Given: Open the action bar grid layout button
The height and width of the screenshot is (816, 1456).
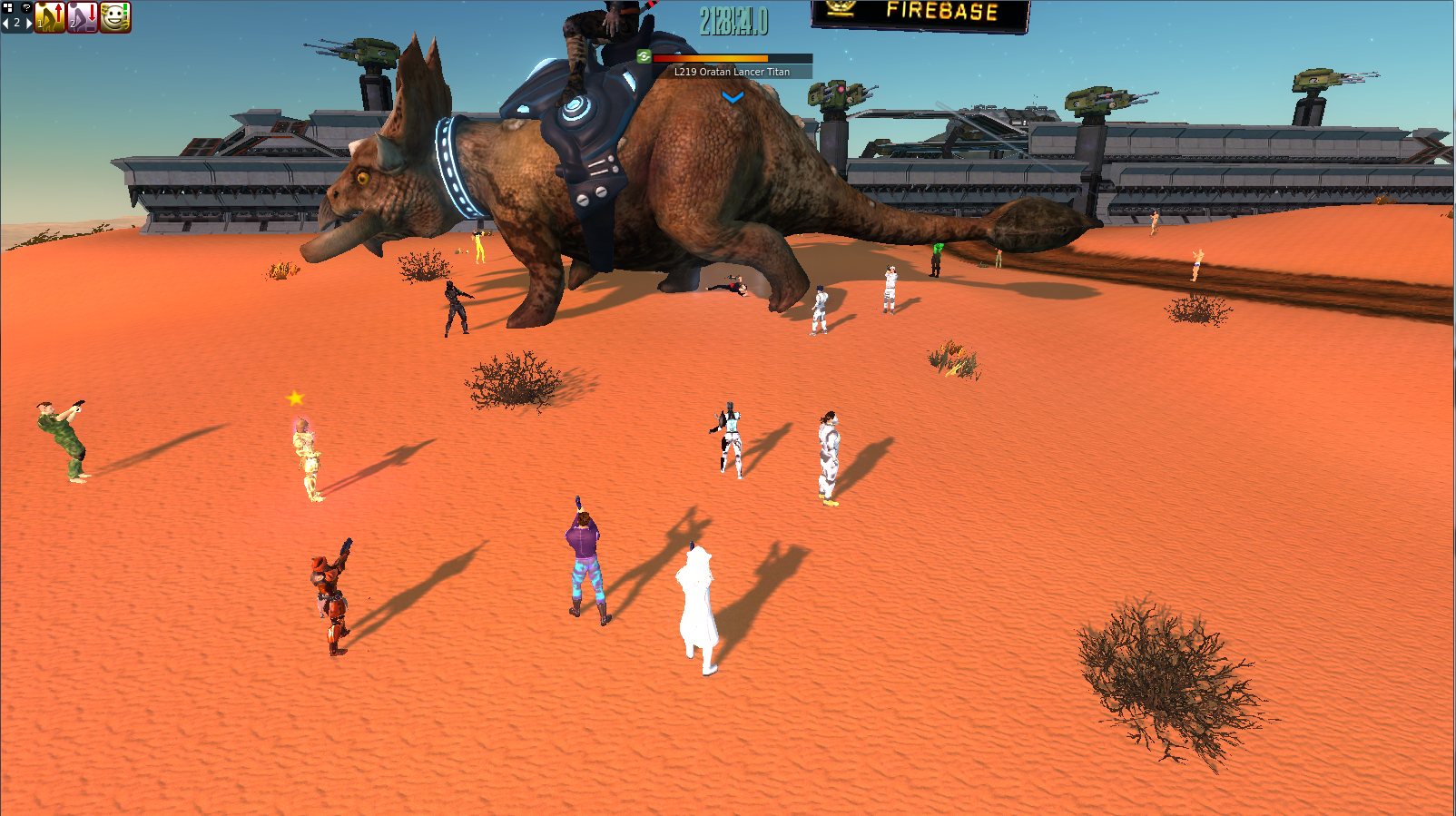Looking at the screenshot, I should click(8, 7).
